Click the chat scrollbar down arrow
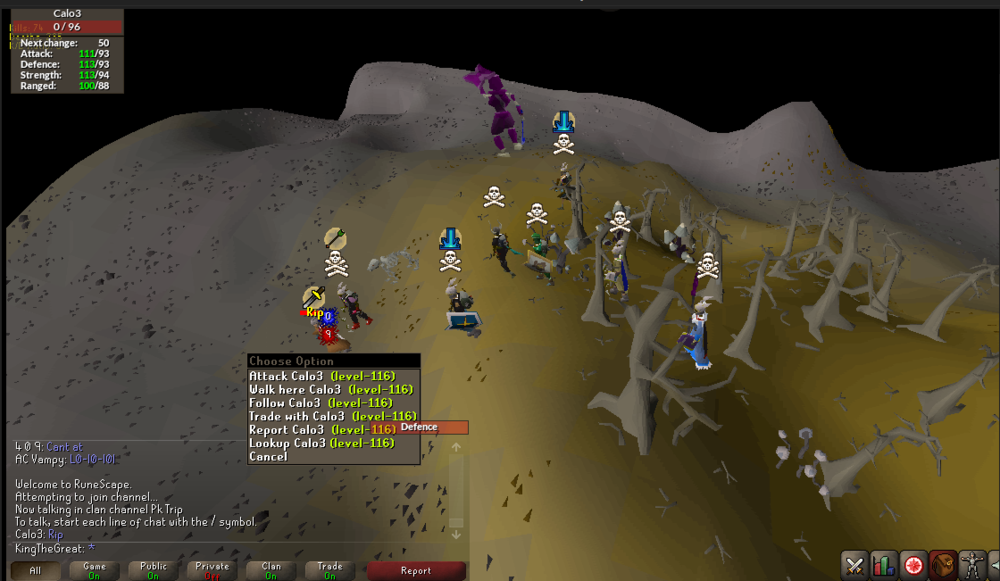Image resolution: width=1000 pixels, height=581 pixels. [457, 535]
